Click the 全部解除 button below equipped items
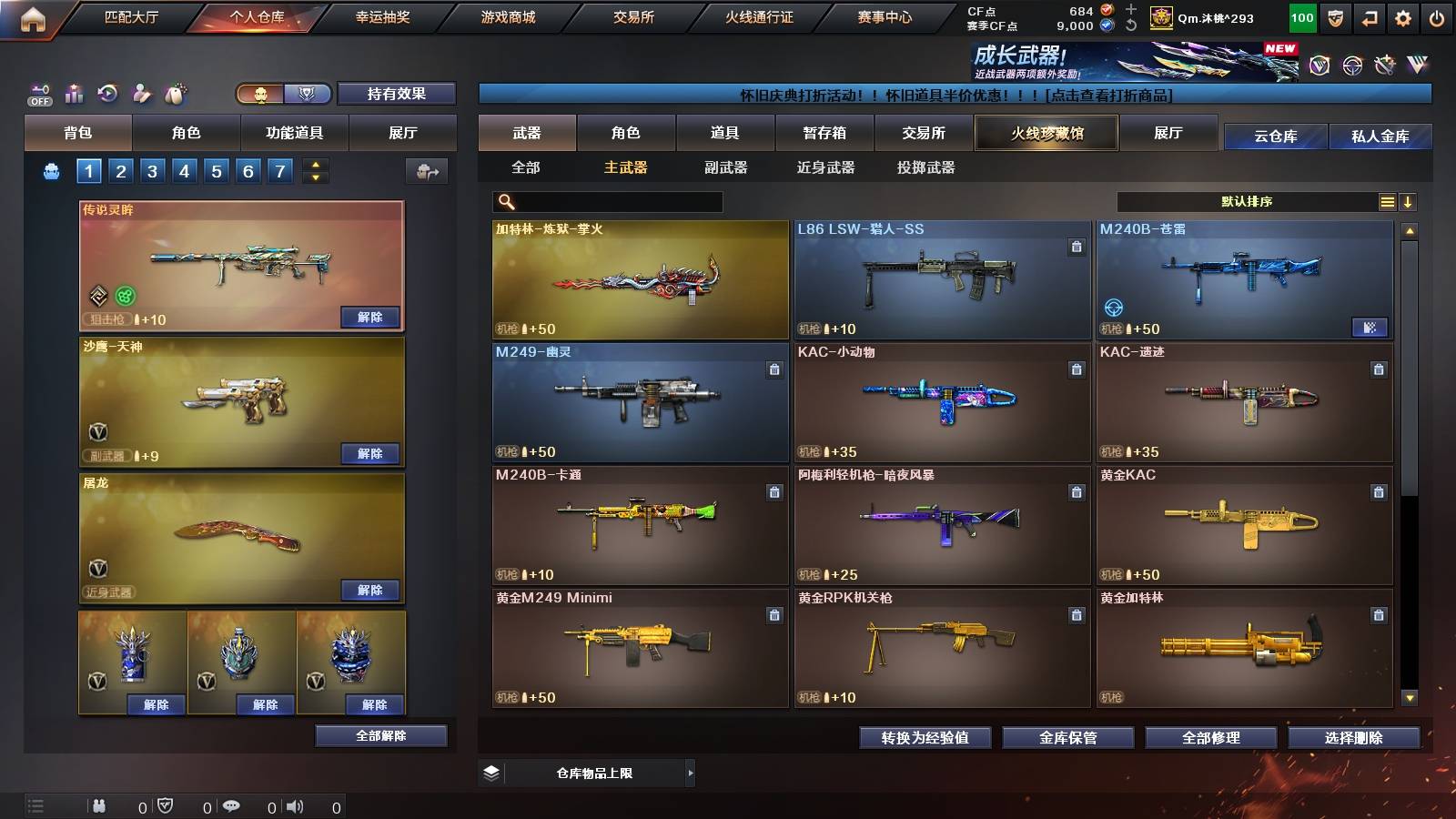Image resolution: width=1456 pixels, height=819 pixels. pos(381,735)
